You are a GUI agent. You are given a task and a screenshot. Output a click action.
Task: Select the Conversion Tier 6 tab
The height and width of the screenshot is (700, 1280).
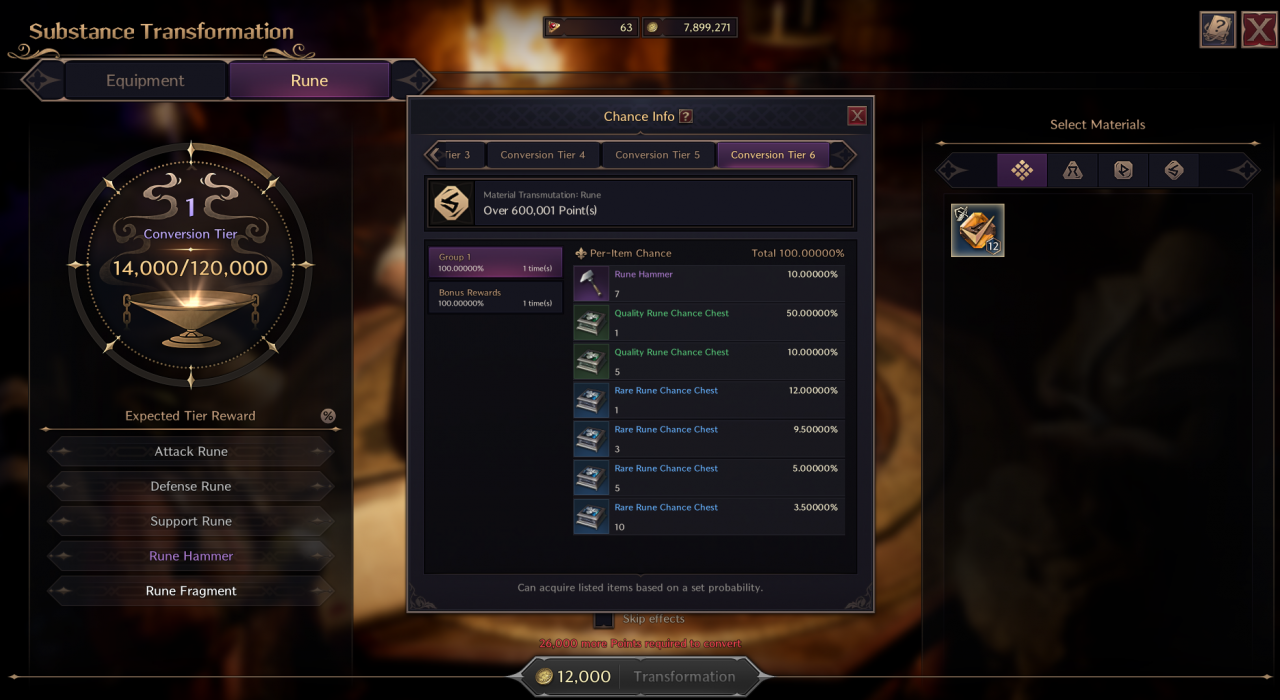click(773, 155)
